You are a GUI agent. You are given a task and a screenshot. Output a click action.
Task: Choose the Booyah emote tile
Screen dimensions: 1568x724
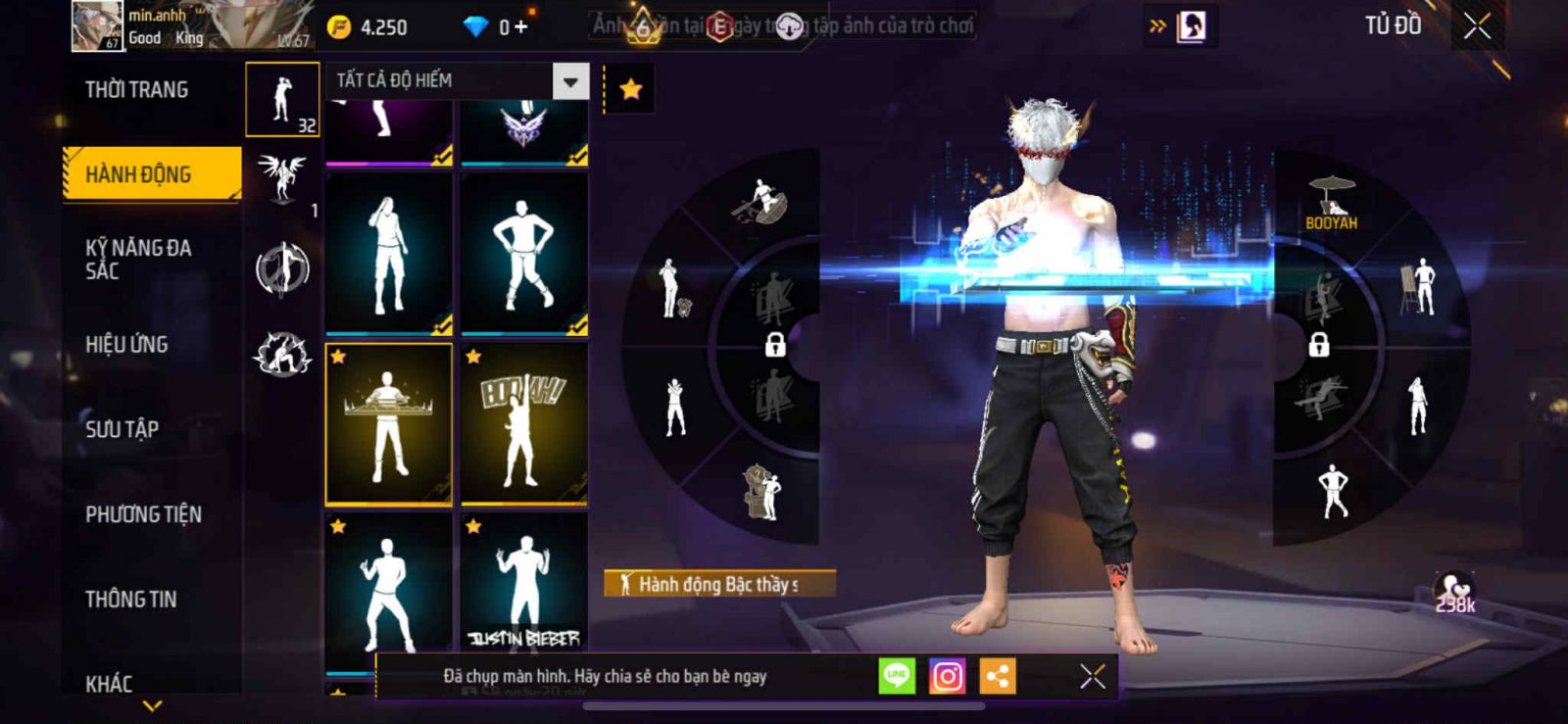524,423
